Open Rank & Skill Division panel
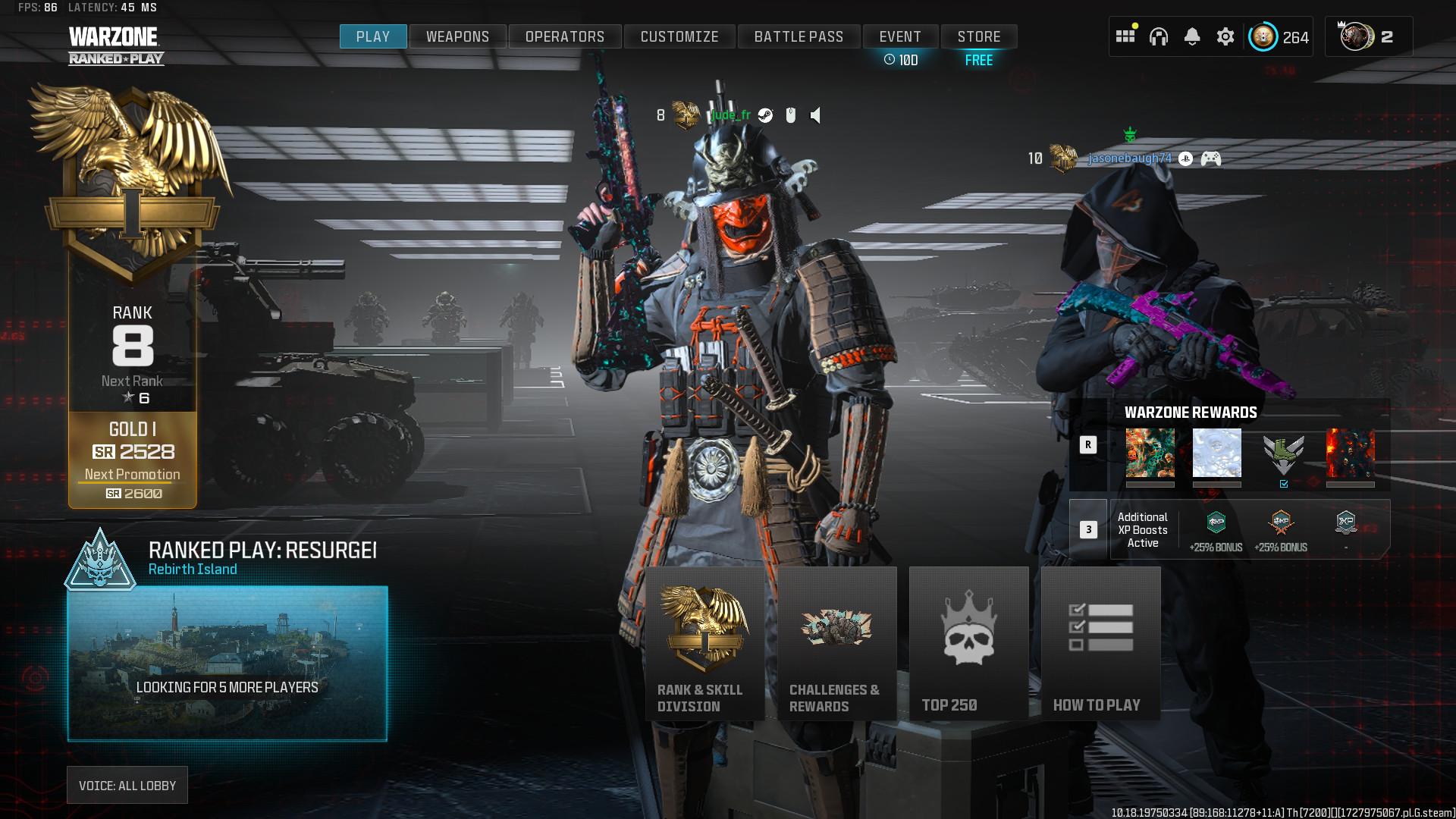Image resolution: width=1456 pixels, height=819 pixels. tap(704, 643)
